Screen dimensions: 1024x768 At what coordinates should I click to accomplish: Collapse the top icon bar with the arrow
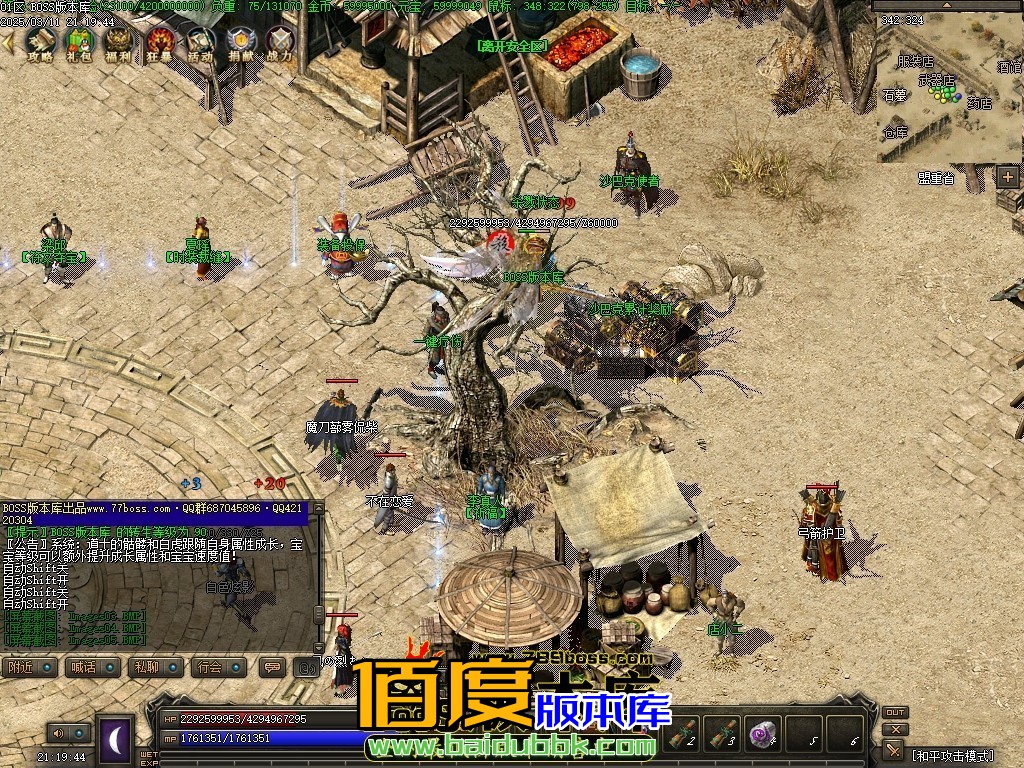(8, 43)
